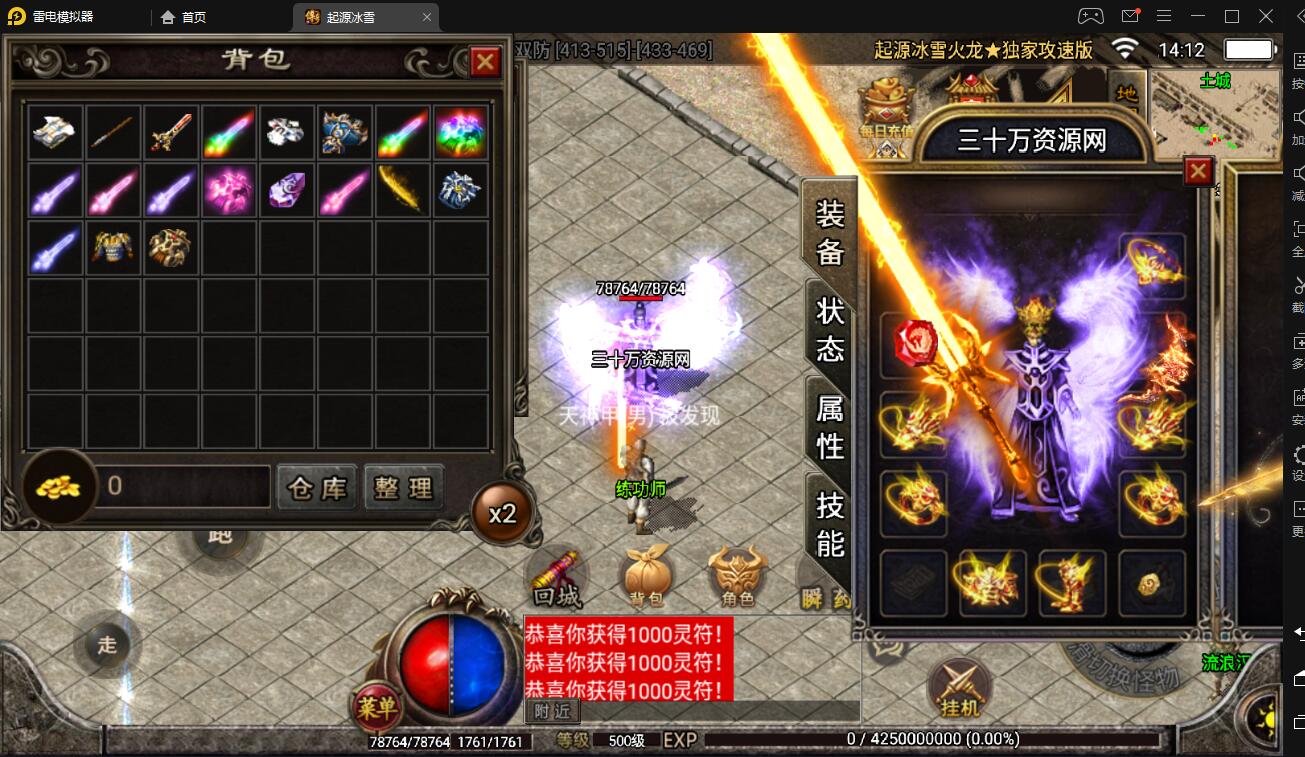Switch to the 装备 equipment tab

(x=830, y=233)
